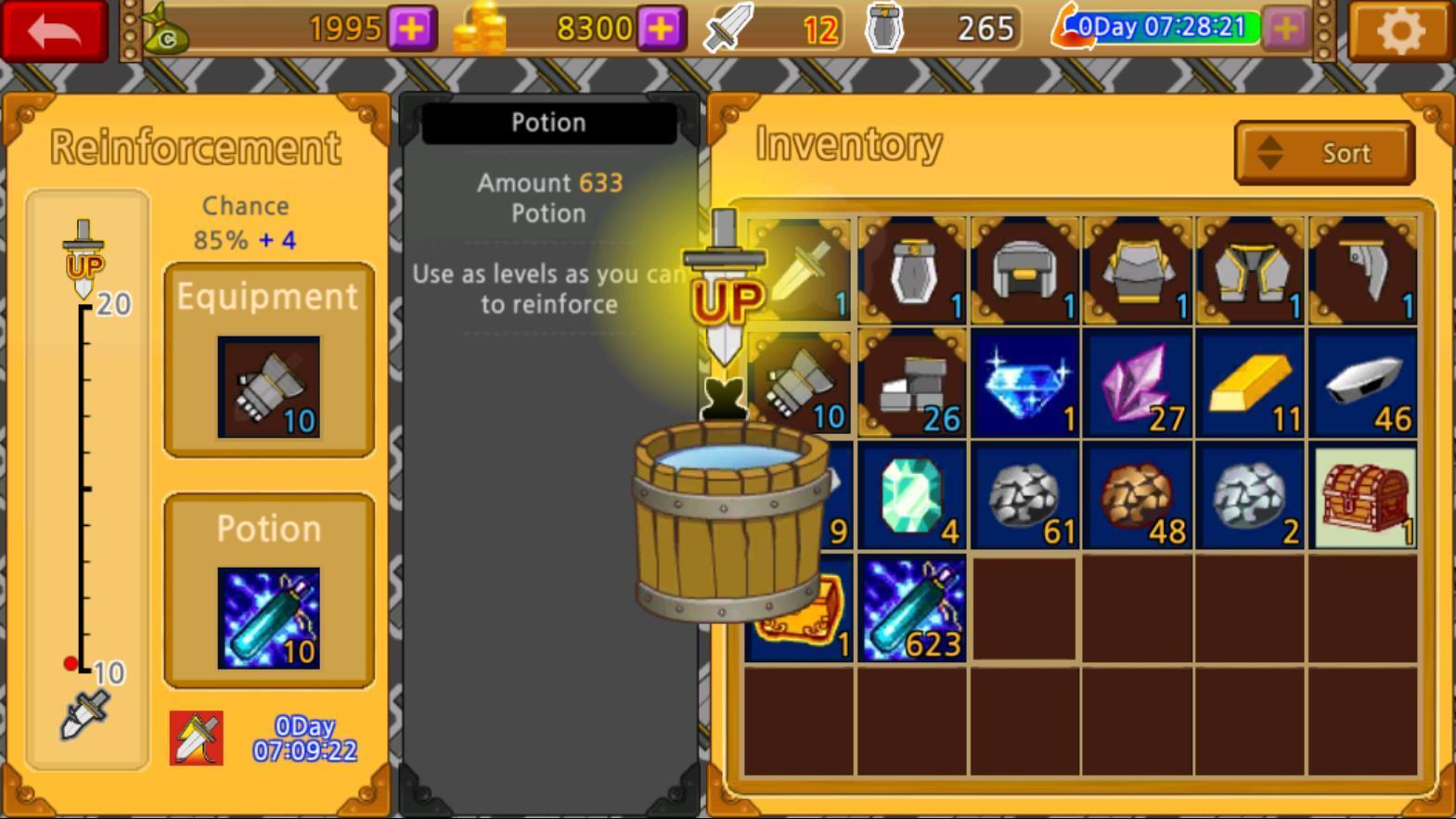Pick the helmet in the inventory
The image size is (1456, 819).
pyautogui.click(x=1025, y=270)
